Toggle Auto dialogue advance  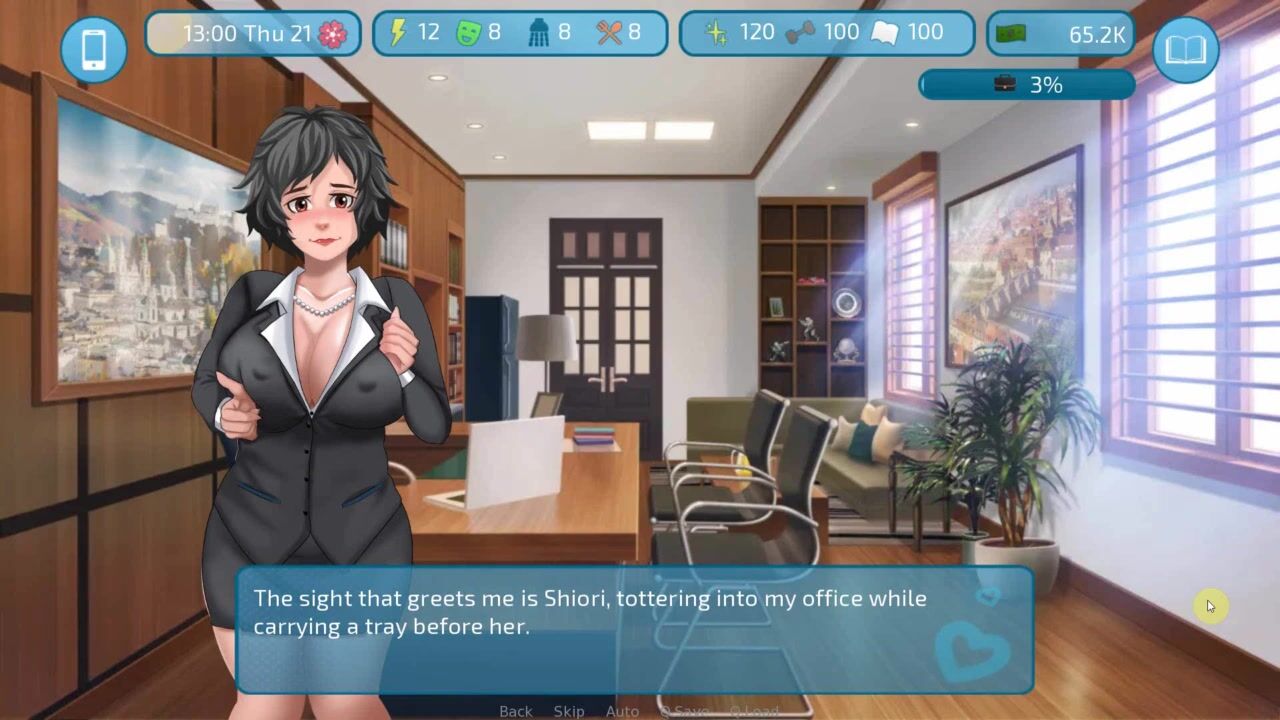click(x=622, y=711)
